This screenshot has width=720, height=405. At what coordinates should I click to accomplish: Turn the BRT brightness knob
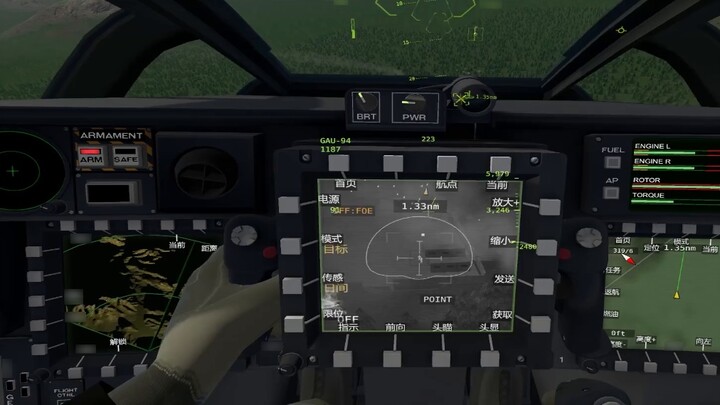(x=367, y=104)
